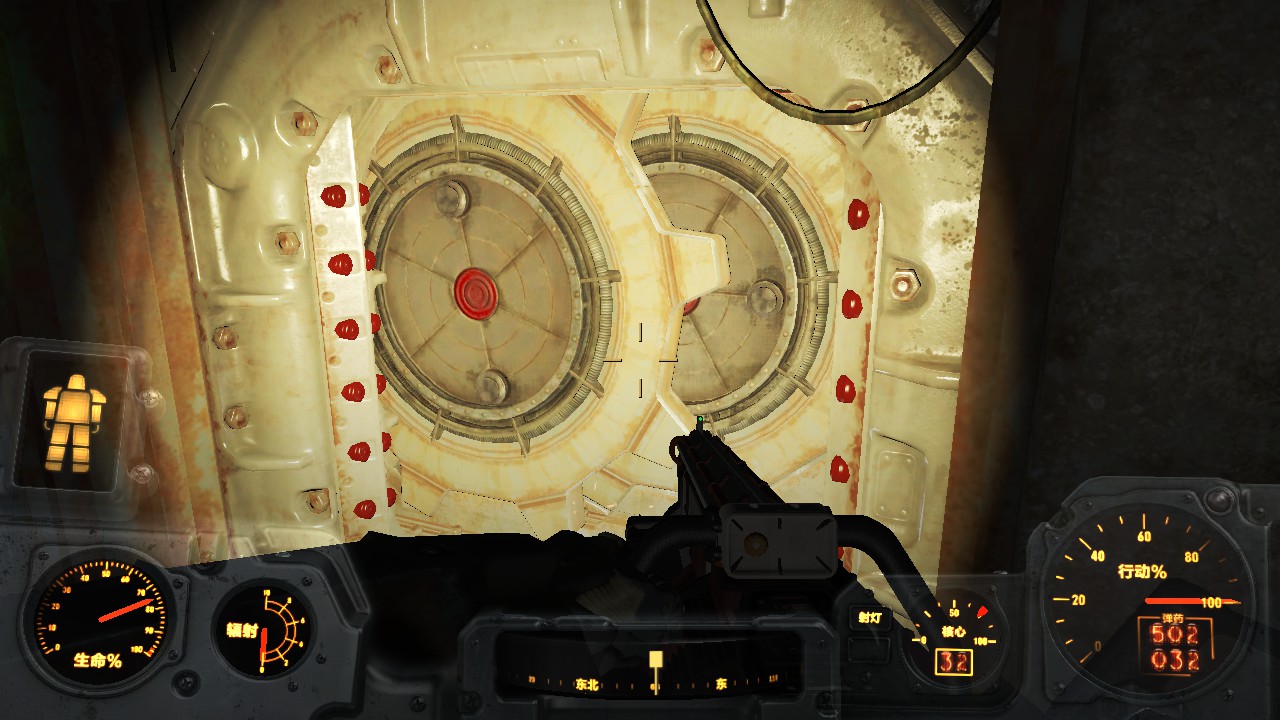Click the power armor condition figure icon
Image resolution: width=1280 pixels, height=720 pixels.
(x=74, y=423)
